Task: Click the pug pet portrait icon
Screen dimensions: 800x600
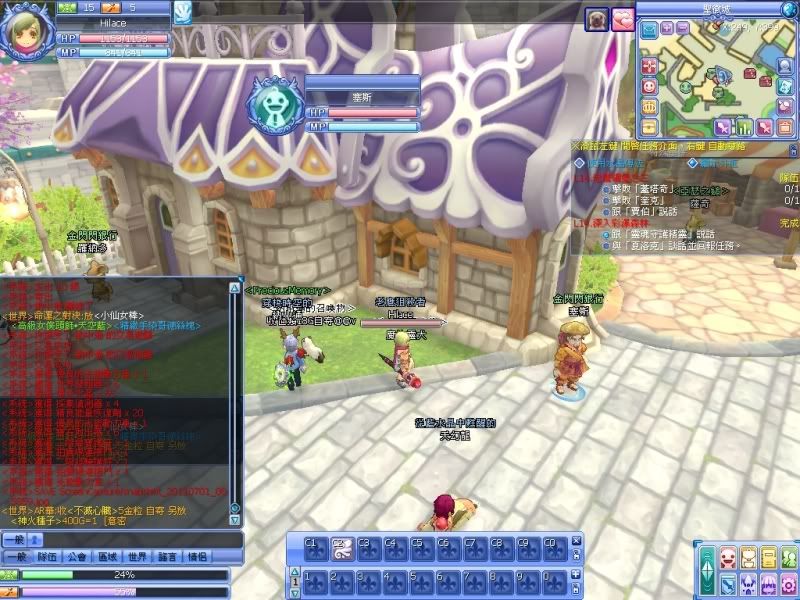Action: [x=597, y=19]
